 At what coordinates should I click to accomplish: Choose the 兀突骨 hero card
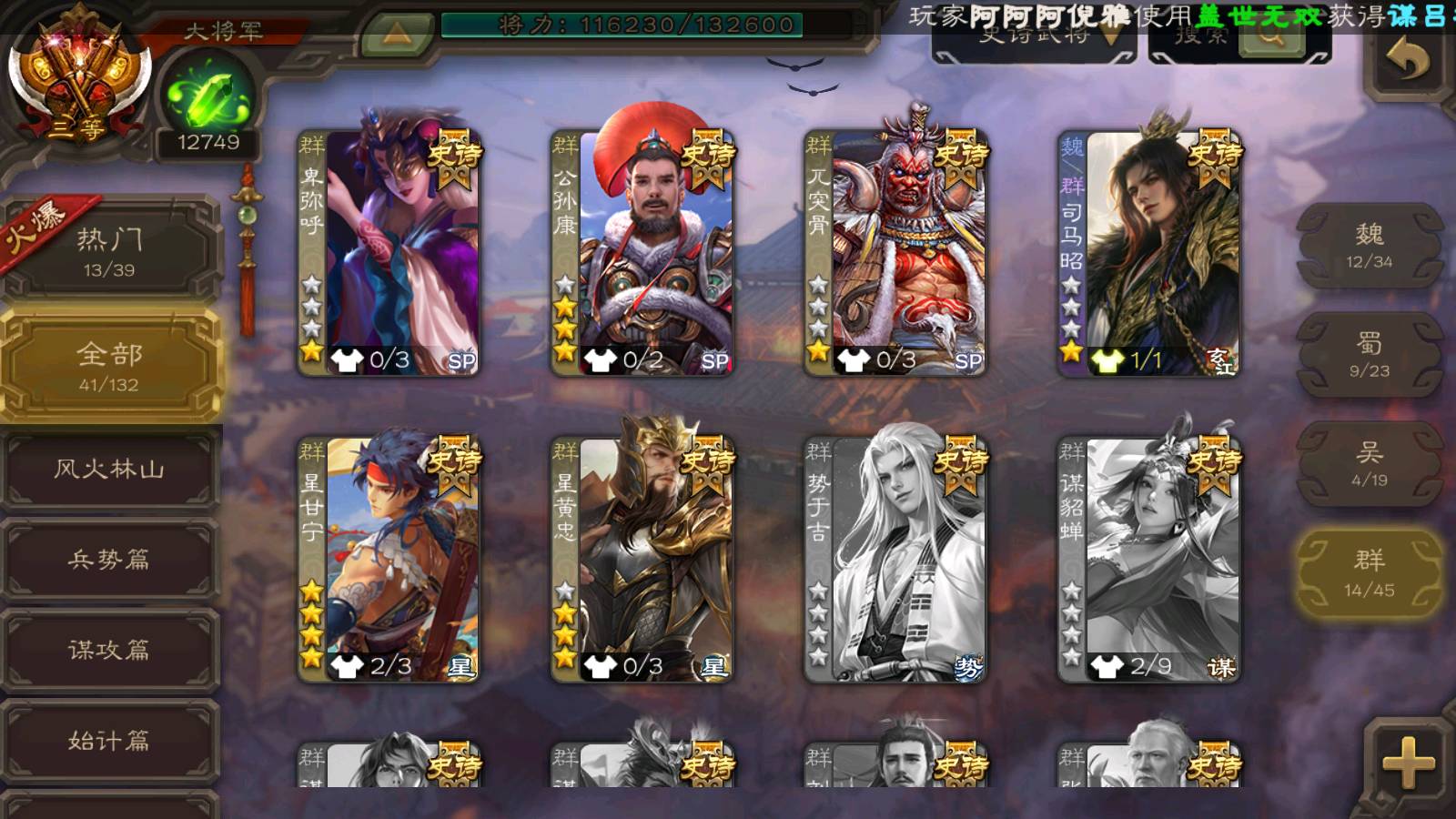pyautogui.click(x=895, y=253)
